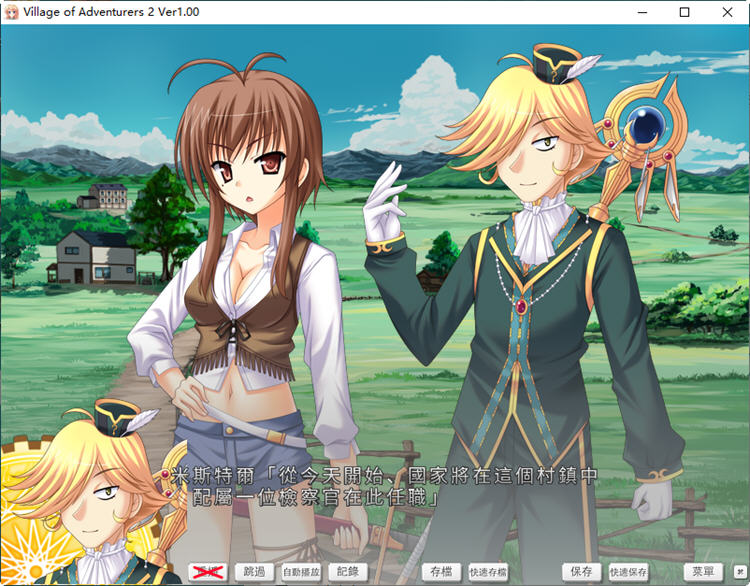Toggle 自動播放 auto-play mode
The width and height of the screenshot is (750, 586).
[x=301, y=572]
